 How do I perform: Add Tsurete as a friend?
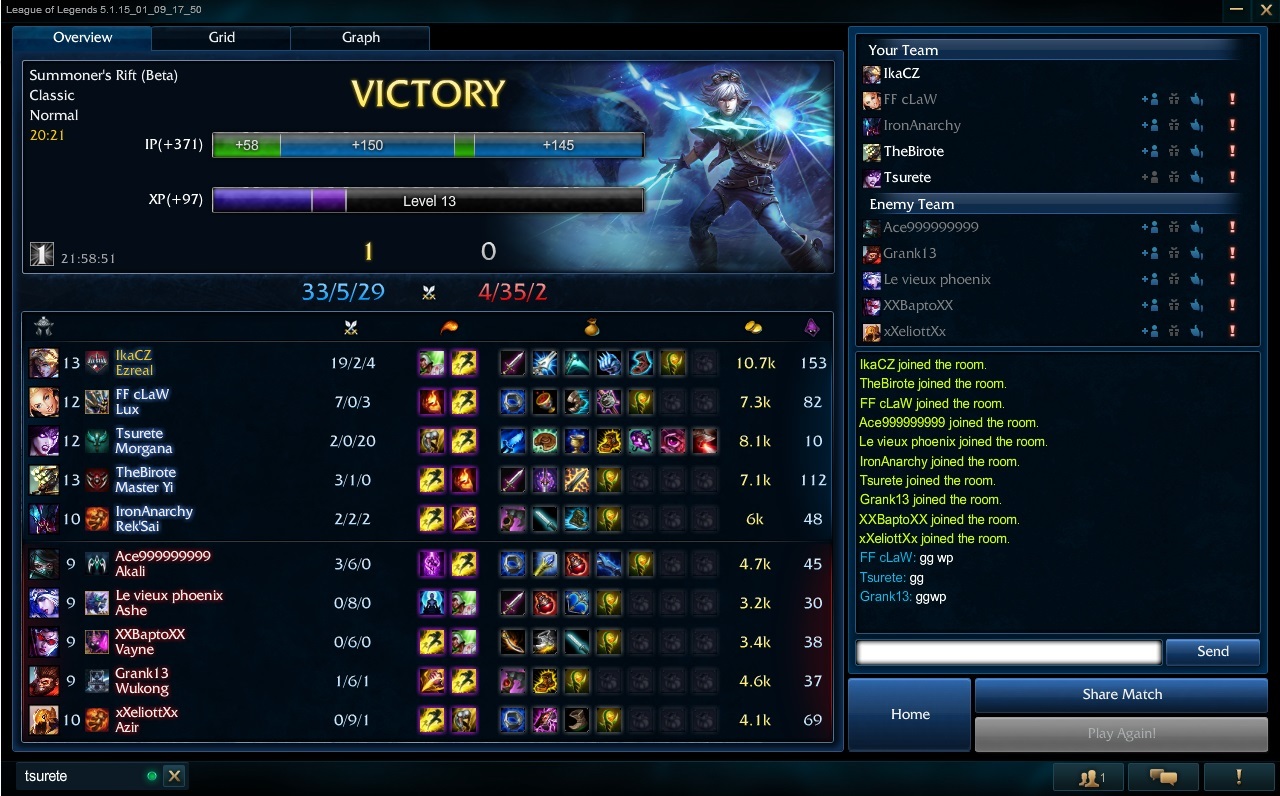[1149, 177]
